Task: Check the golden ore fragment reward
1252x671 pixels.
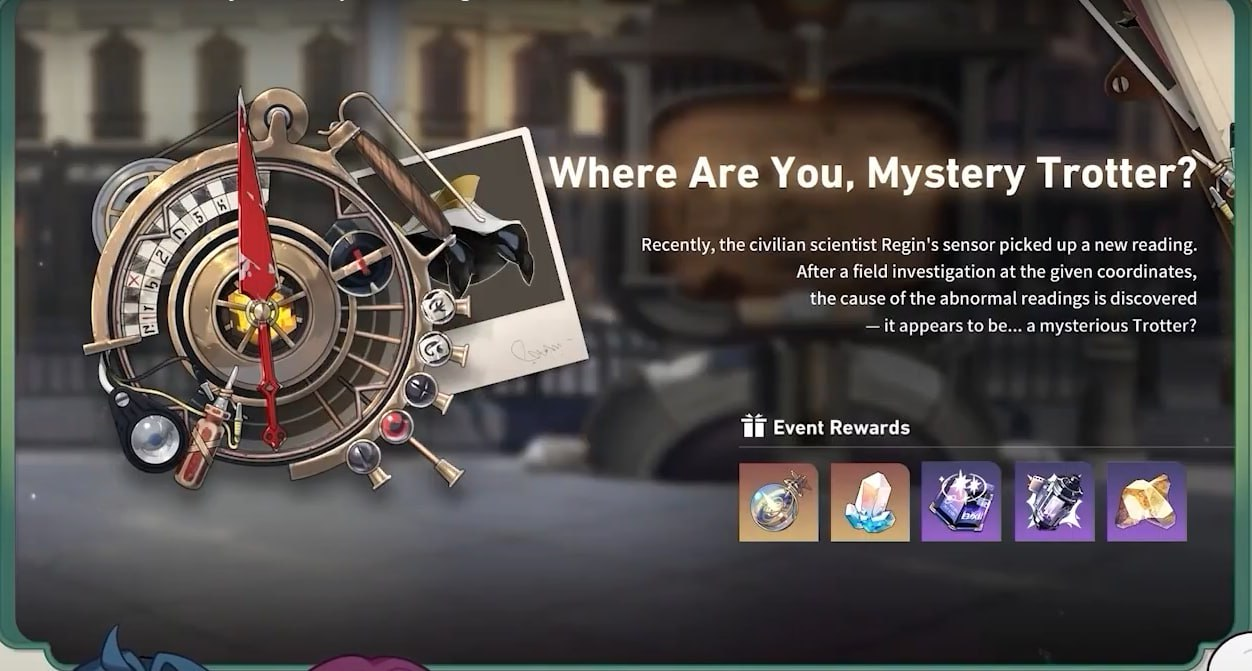Action: [x=1146, y=502]
